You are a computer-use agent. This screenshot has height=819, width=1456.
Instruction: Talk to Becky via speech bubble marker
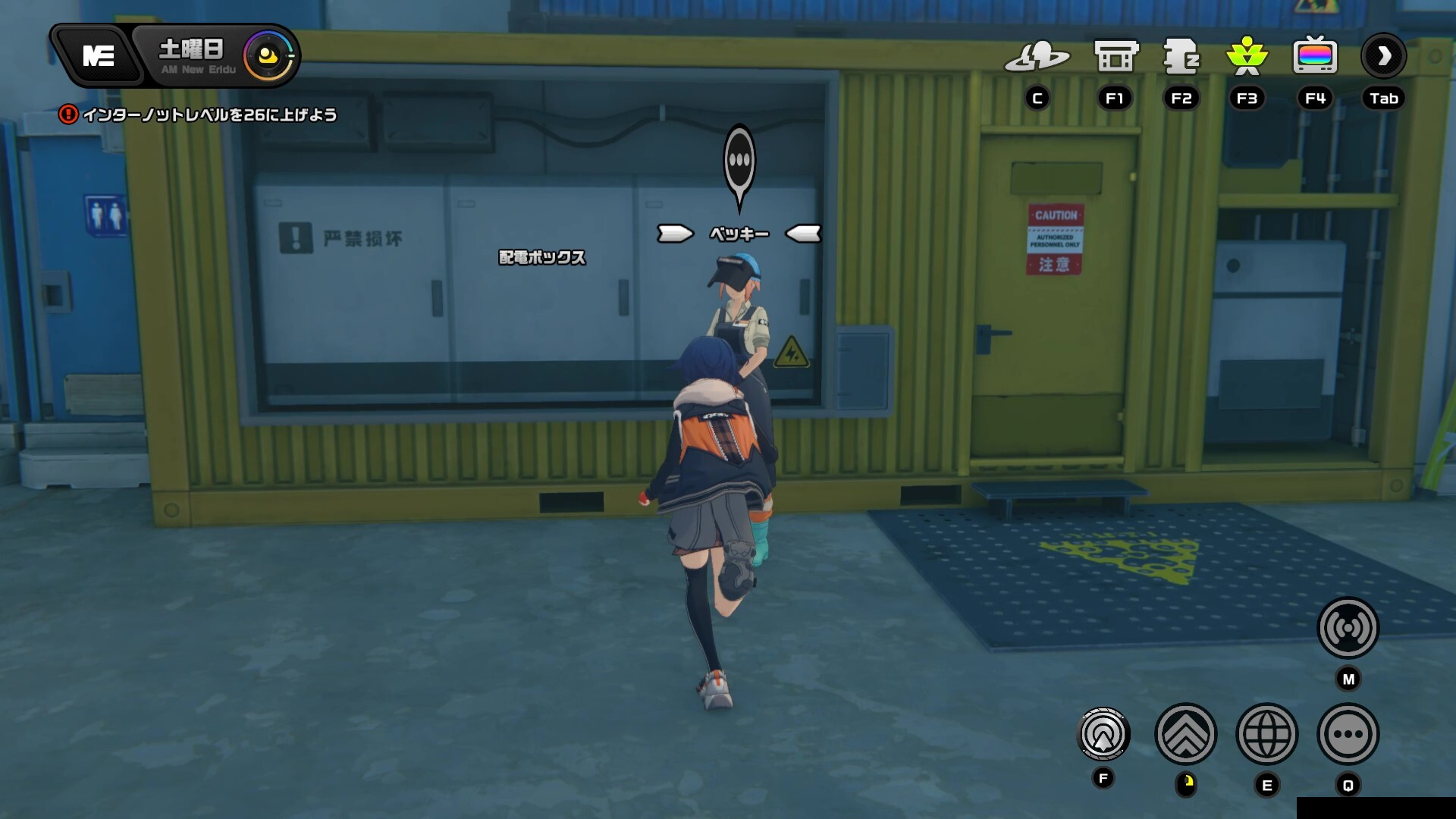pos(739,162)
